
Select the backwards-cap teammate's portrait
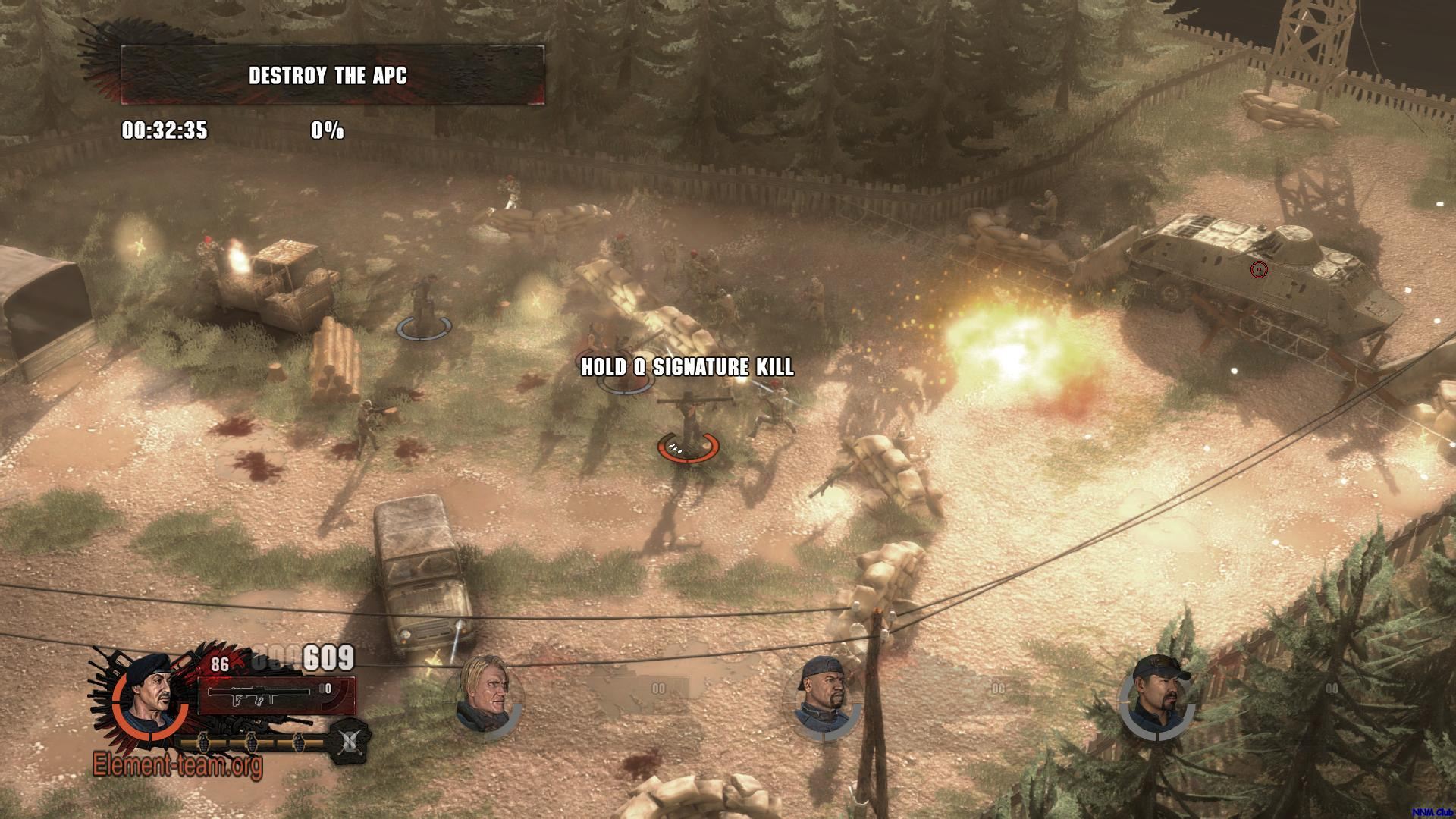coord(821,698)
